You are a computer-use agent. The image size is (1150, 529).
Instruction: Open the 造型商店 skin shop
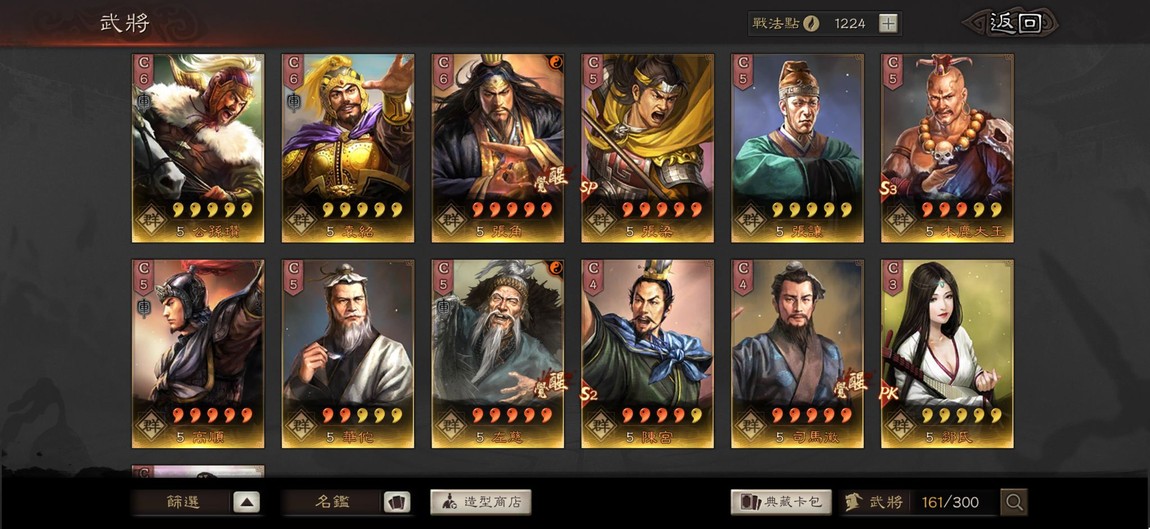tap(481, 502)
